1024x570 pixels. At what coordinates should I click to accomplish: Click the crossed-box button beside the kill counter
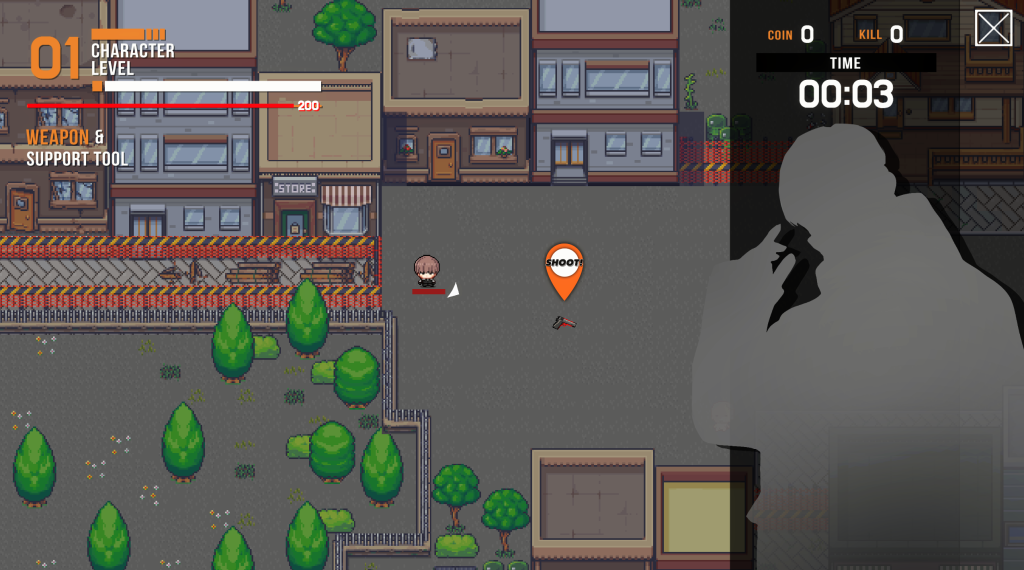click(x=993, y=28)
